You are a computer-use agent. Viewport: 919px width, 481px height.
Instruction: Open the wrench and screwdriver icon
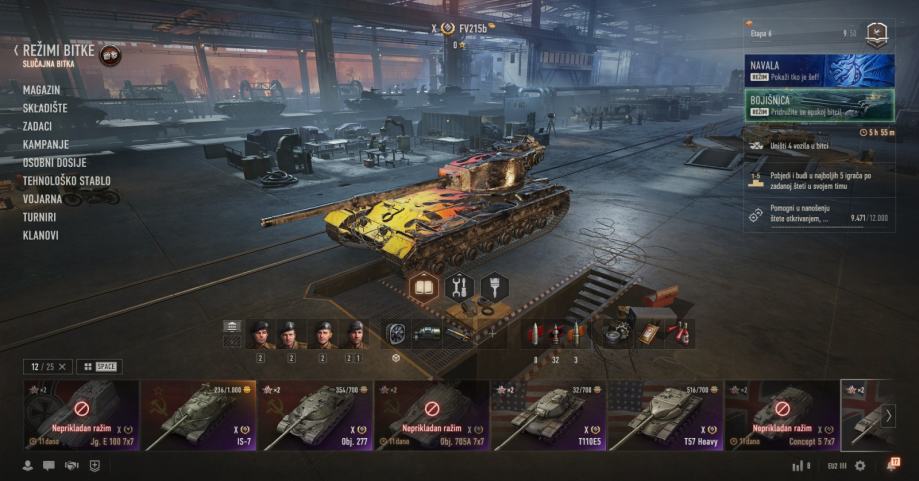(459, 287)
